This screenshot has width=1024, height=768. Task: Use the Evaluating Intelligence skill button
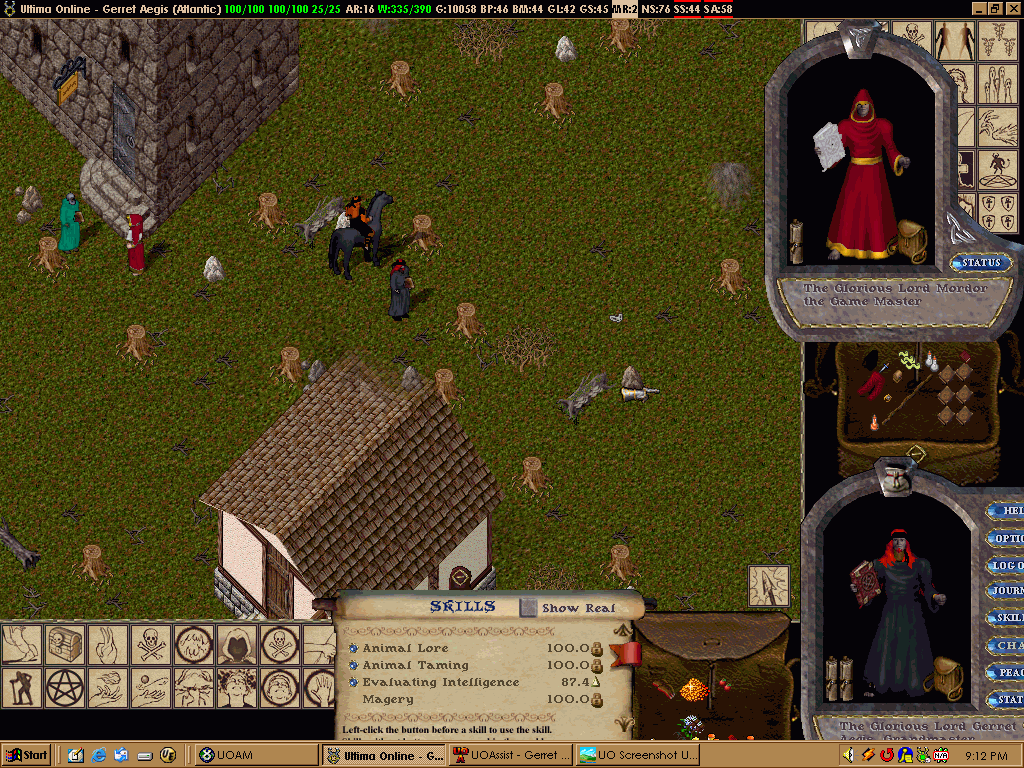click(353, 683)
